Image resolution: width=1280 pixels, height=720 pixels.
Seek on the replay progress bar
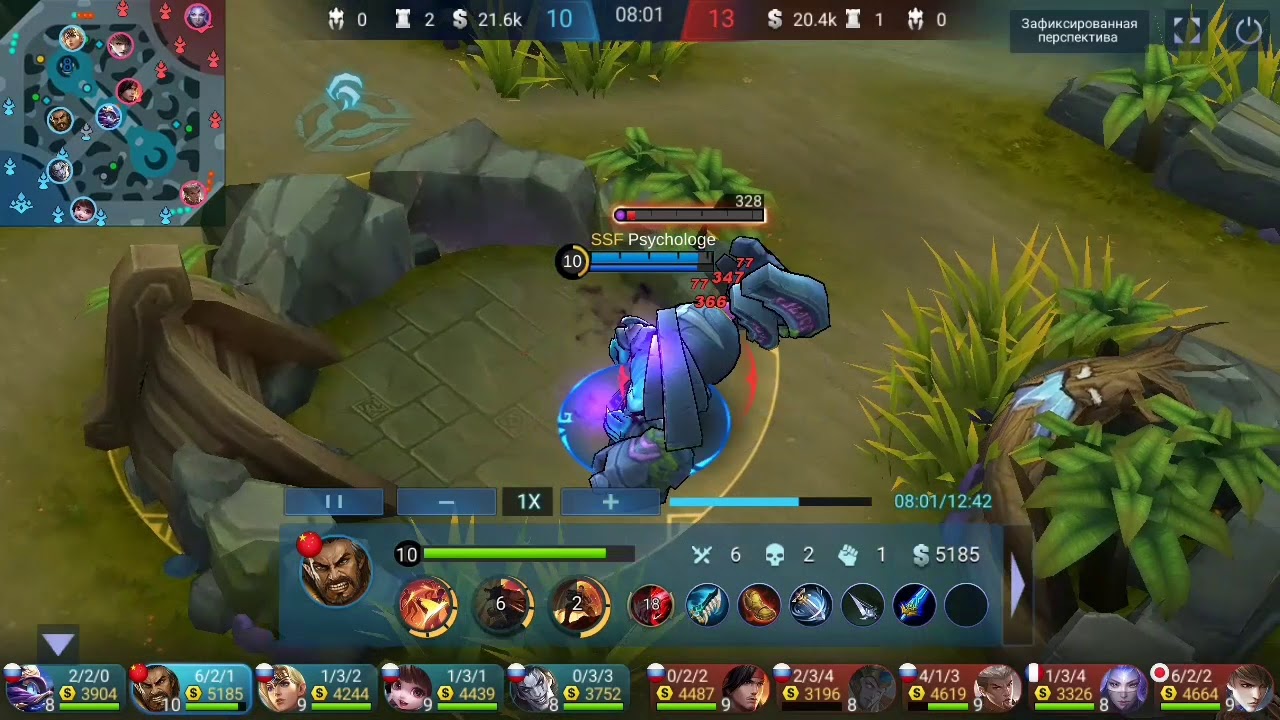click(770, 502)
